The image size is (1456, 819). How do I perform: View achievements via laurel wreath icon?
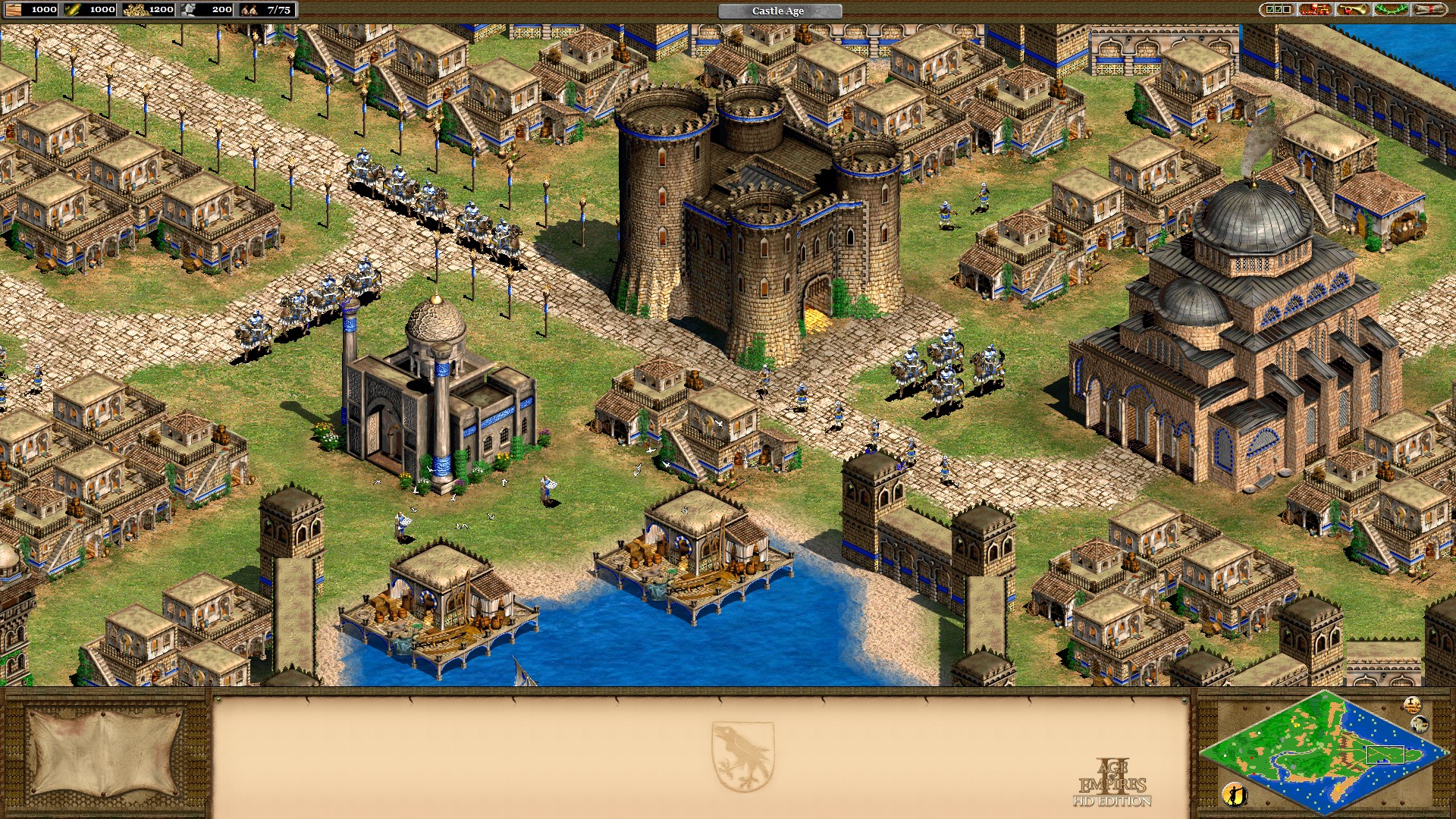(1392, 10)
